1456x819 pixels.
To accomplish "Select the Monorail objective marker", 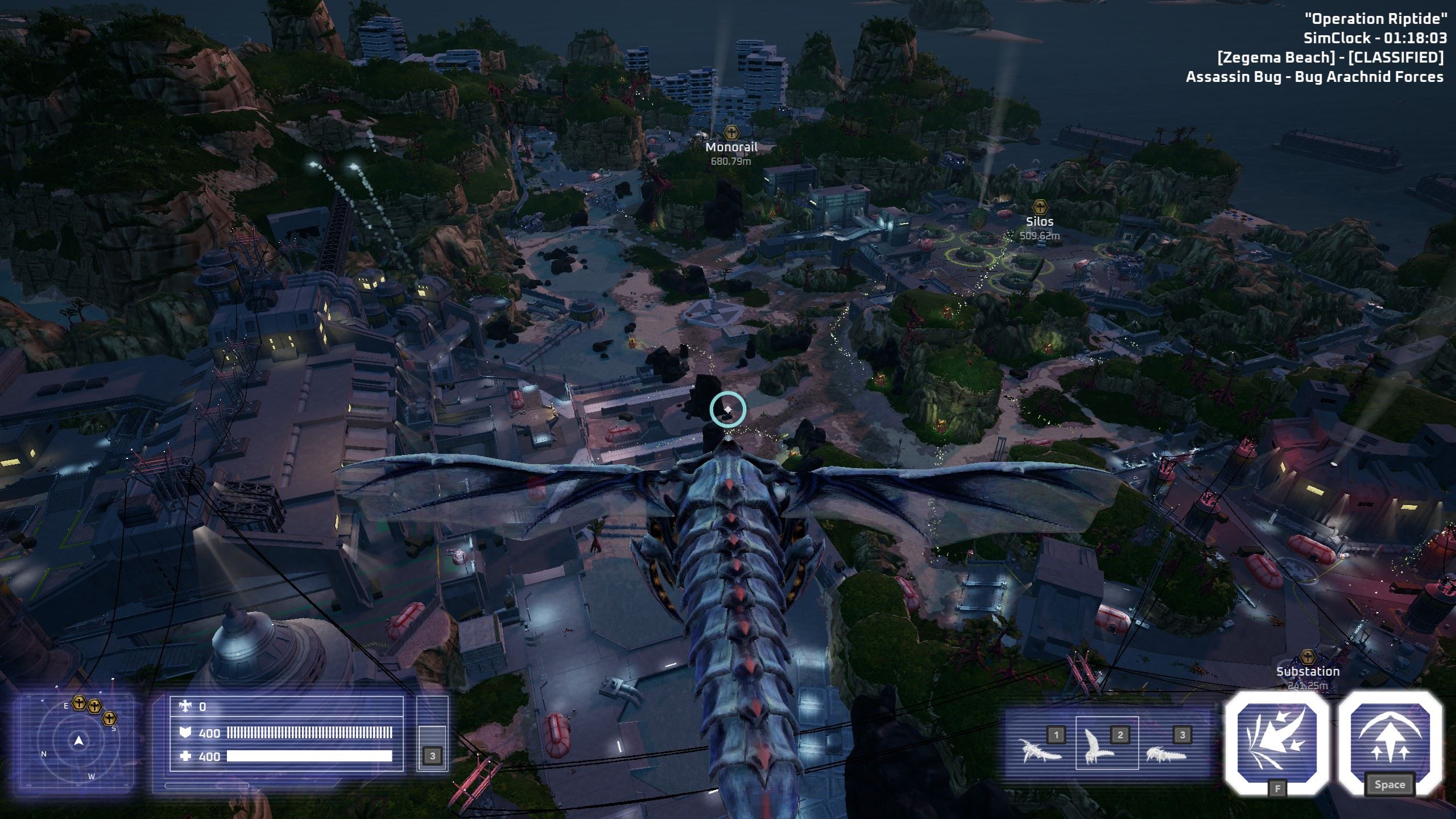I will [731, 133].
